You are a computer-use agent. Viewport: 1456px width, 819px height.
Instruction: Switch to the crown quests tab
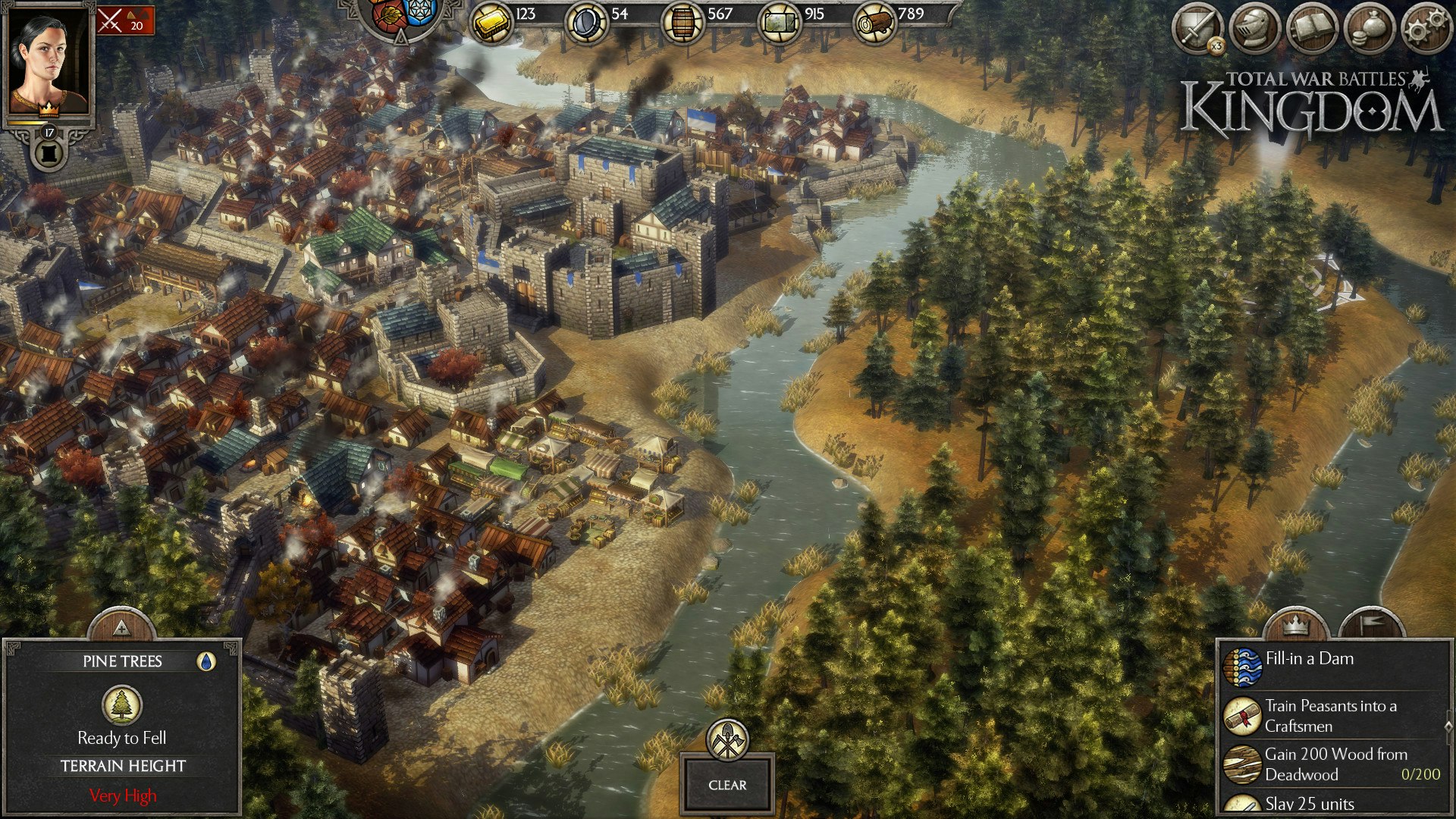(1296, 626)
